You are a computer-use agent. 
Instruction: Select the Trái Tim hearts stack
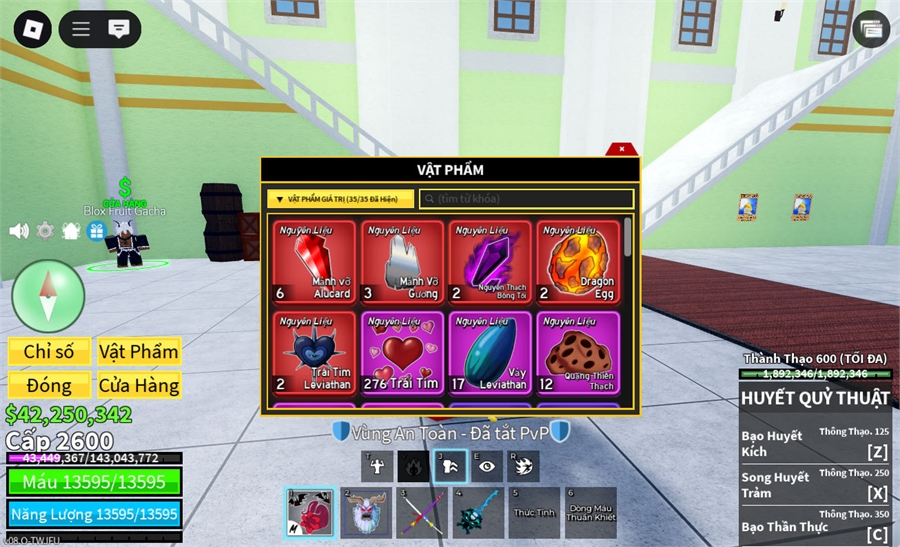pyautogui.click(x=402, y=352)
